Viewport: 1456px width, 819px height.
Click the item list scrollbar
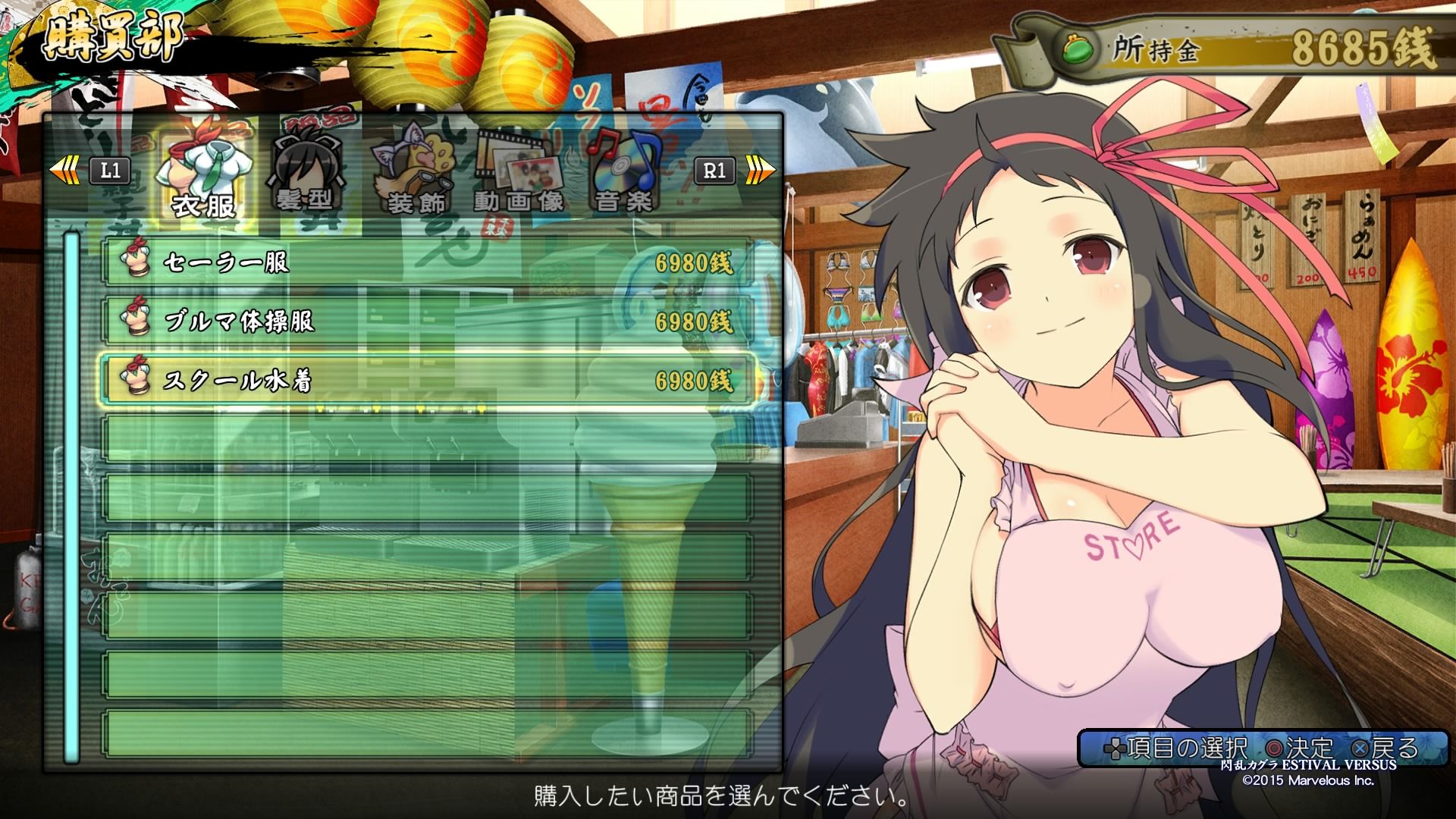tap(72, 497)
